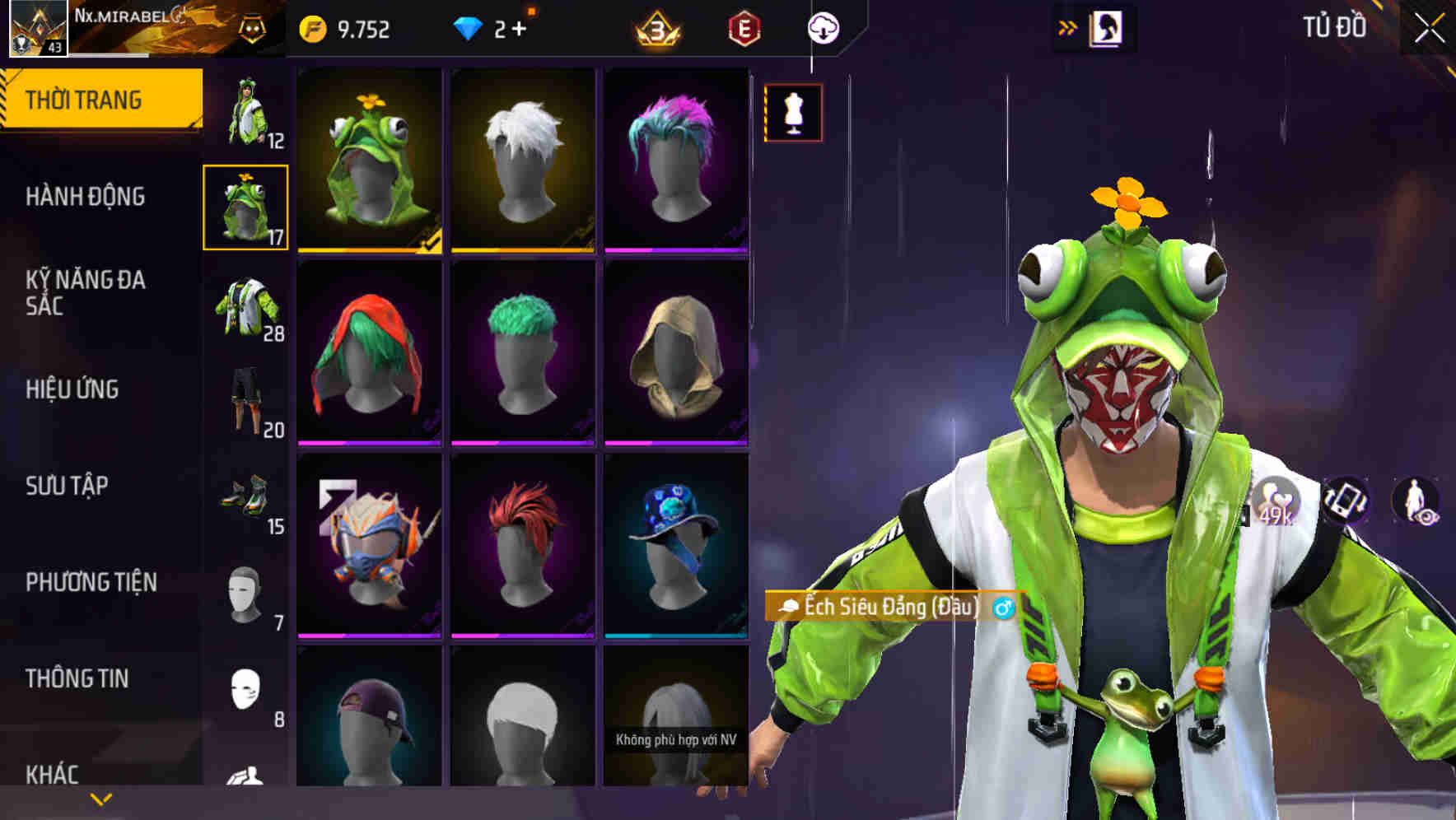
Task: Select the frog hood category icon showing 17
Action: (245, 208)
